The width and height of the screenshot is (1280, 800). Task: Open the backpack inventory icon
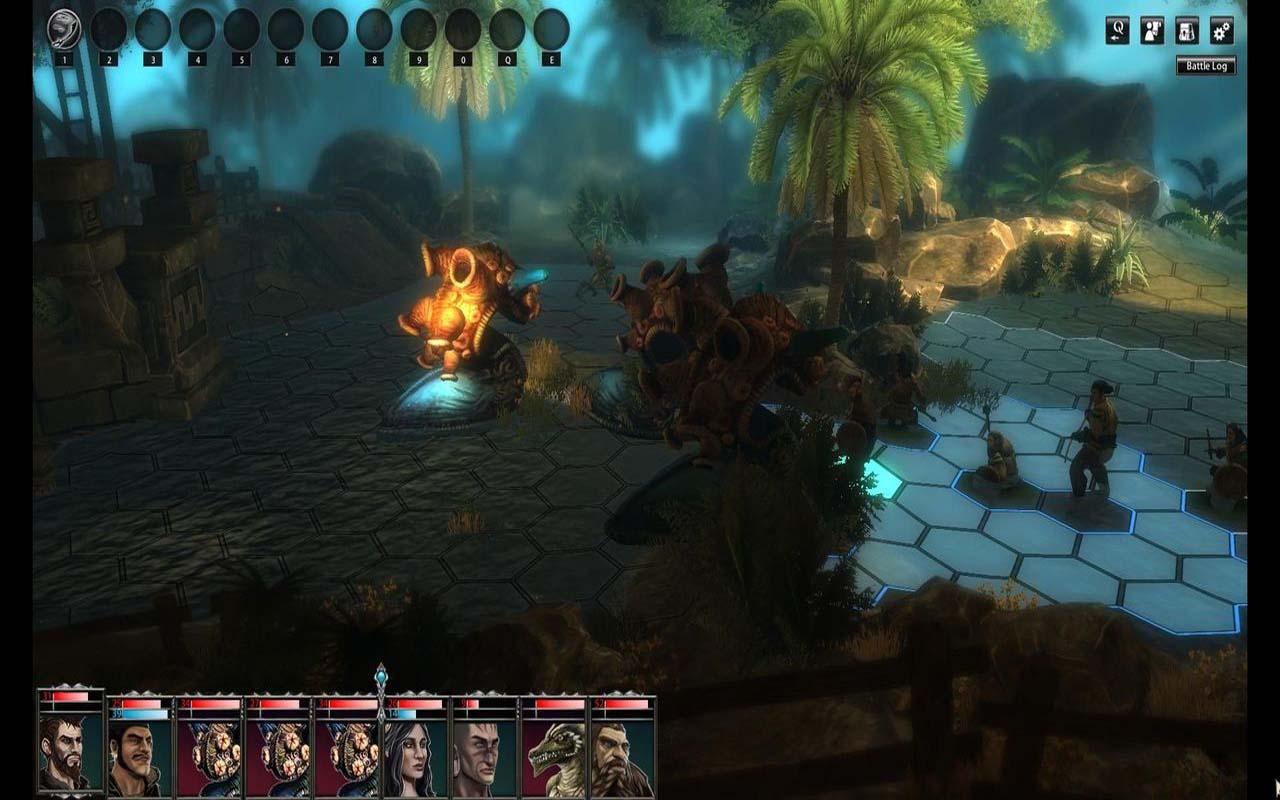point(1187,30)
